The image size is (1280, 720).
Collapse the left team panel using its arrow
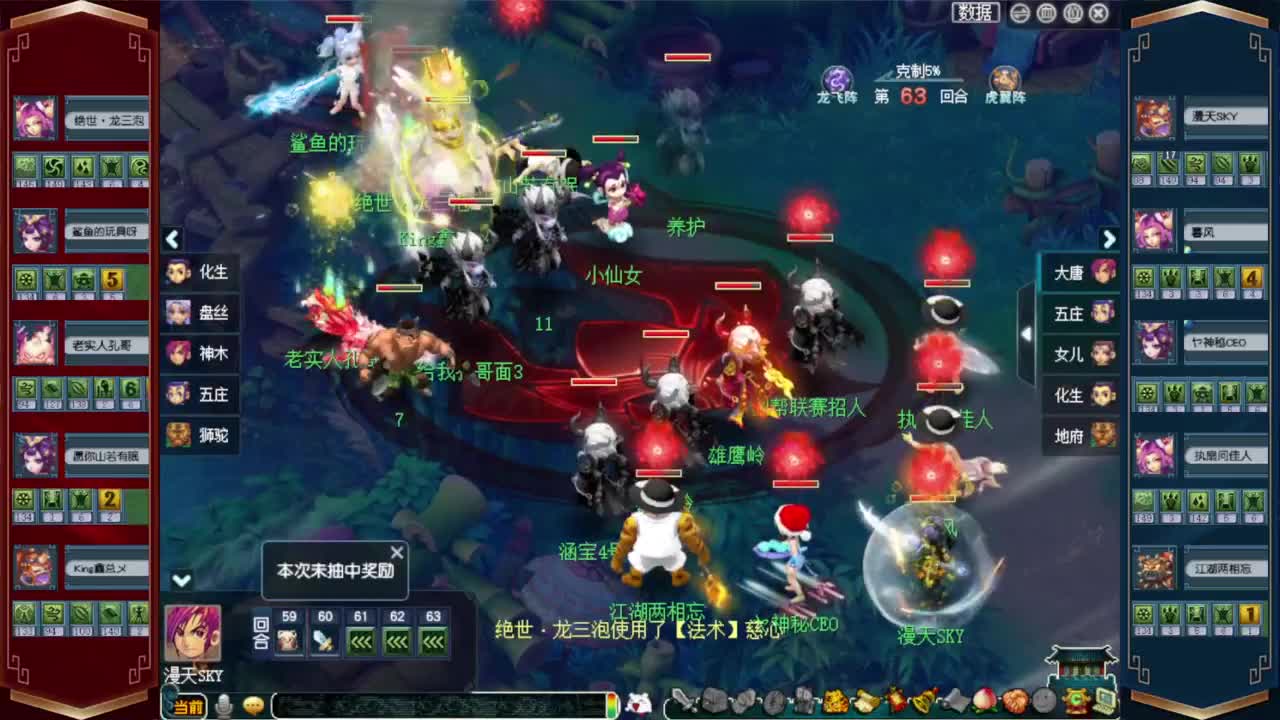pyautogui.click(x=172, y=240)
